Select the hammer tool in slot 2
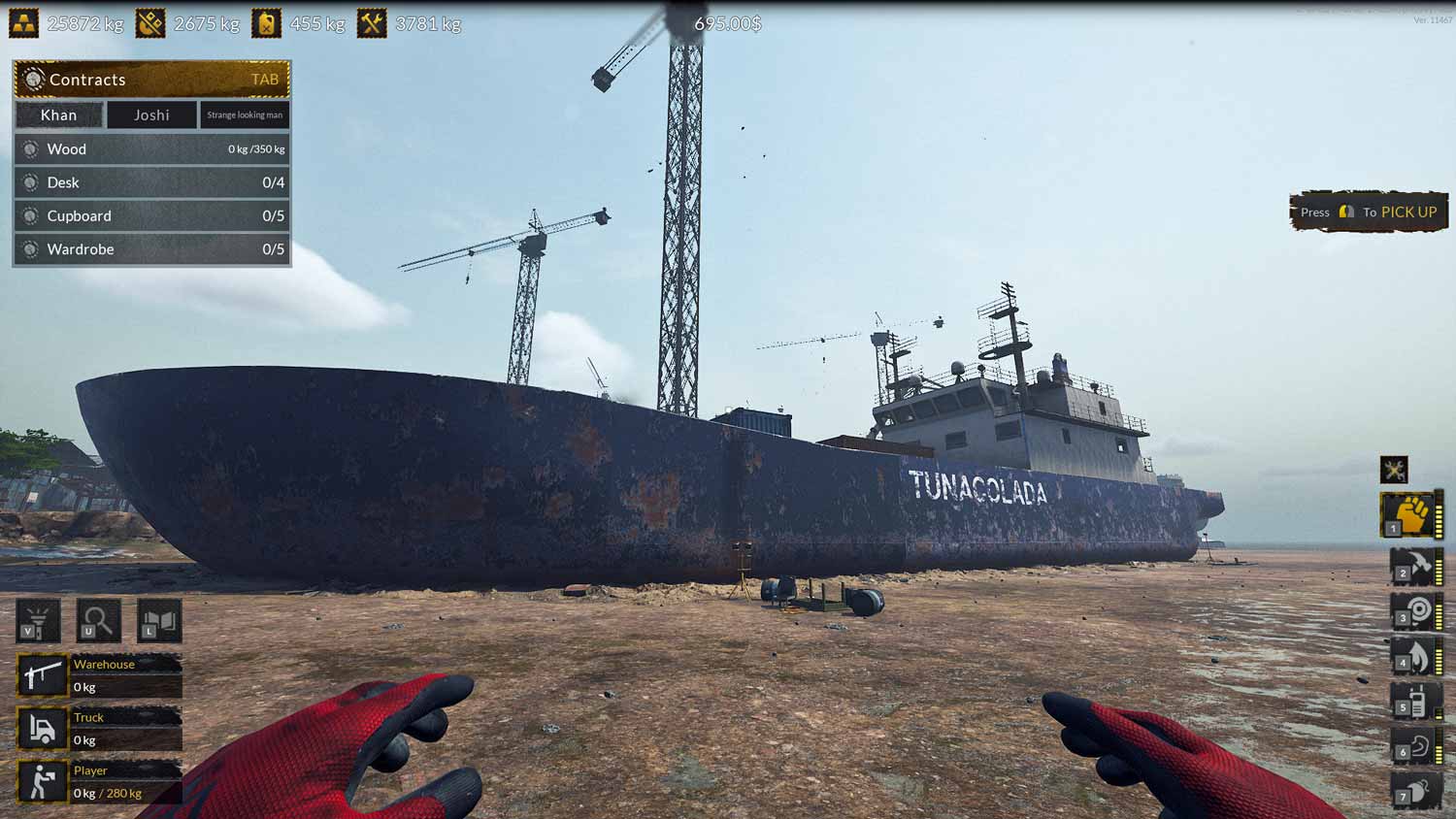 (x=1415, y=568)
